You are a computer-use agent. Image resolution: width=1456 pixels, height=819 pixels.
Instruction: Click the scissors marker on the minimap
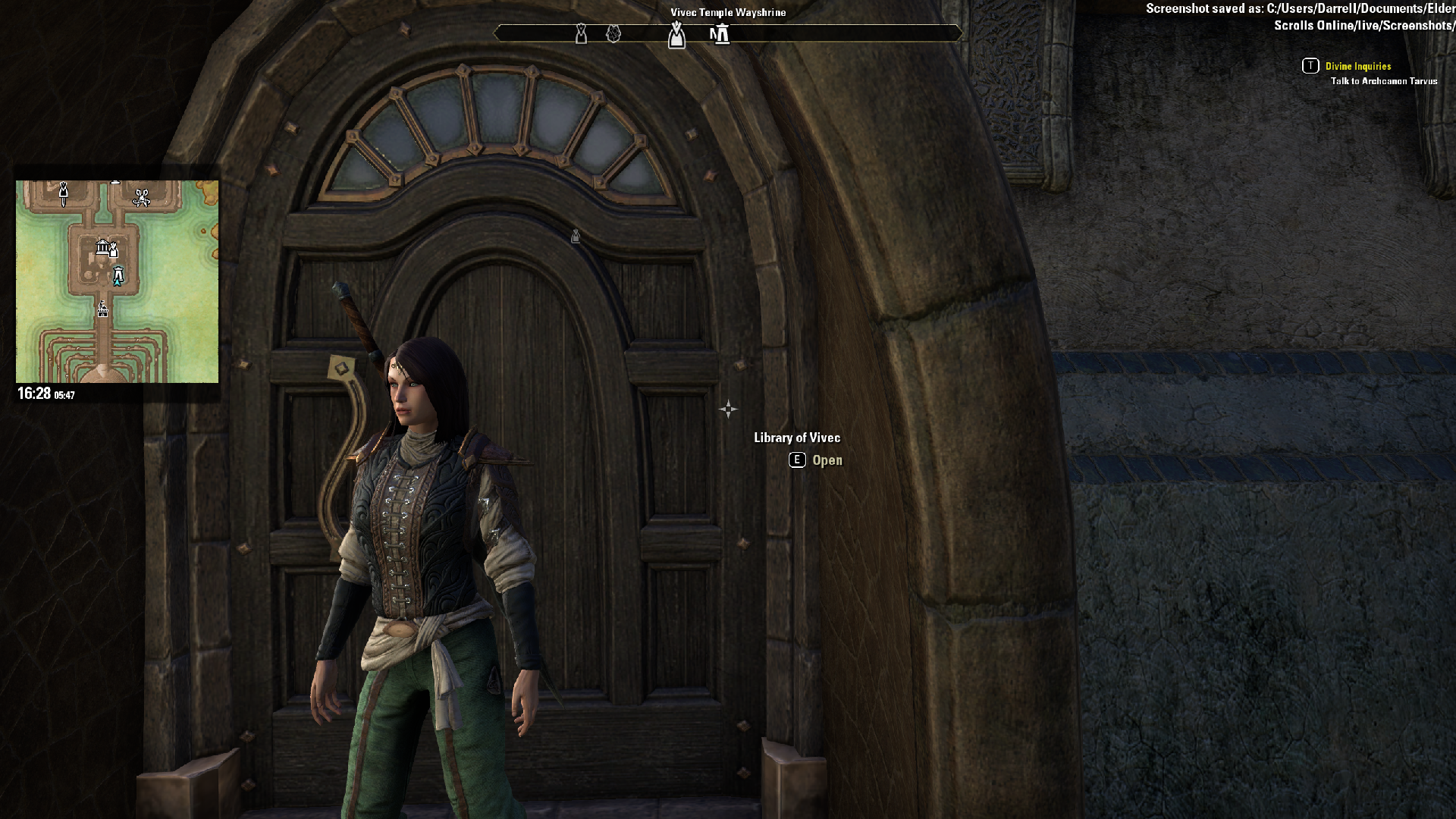point(141,198)
